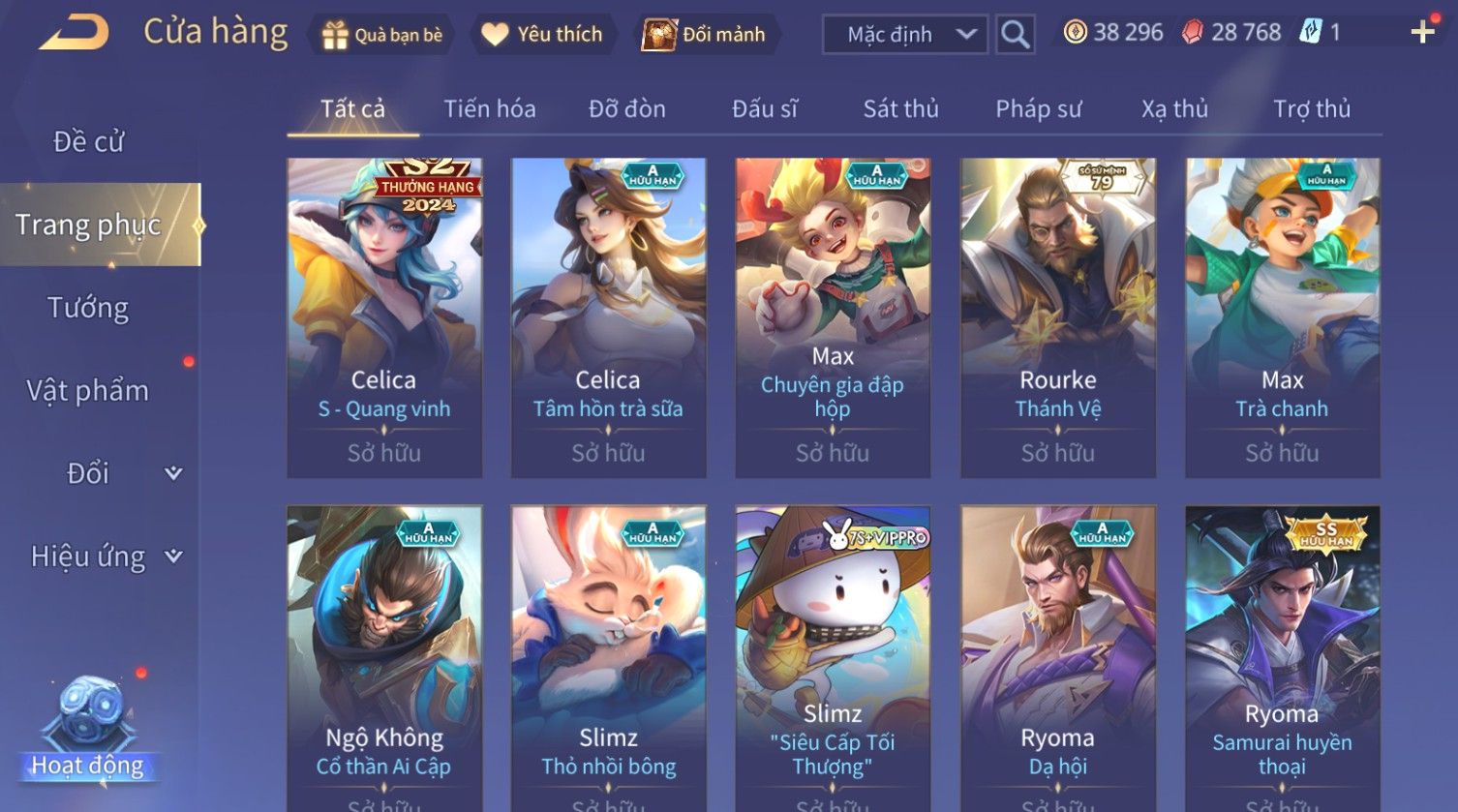Go back using the return arrow
The image size is (1458, 812).
[74, 33]
